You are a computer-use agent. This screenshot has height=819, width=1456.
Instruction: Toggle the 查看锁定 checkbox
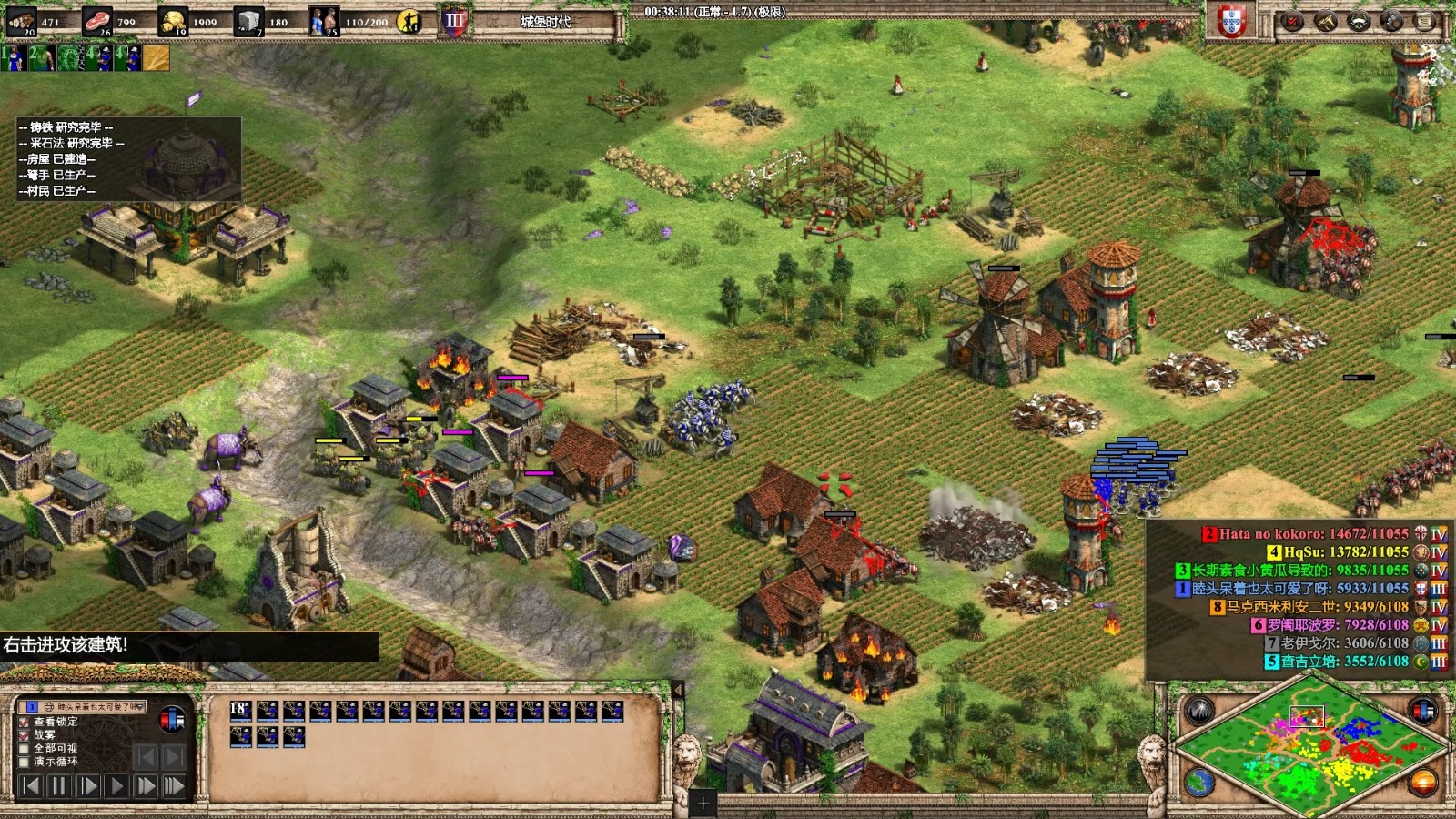click(x=25, y=722)
